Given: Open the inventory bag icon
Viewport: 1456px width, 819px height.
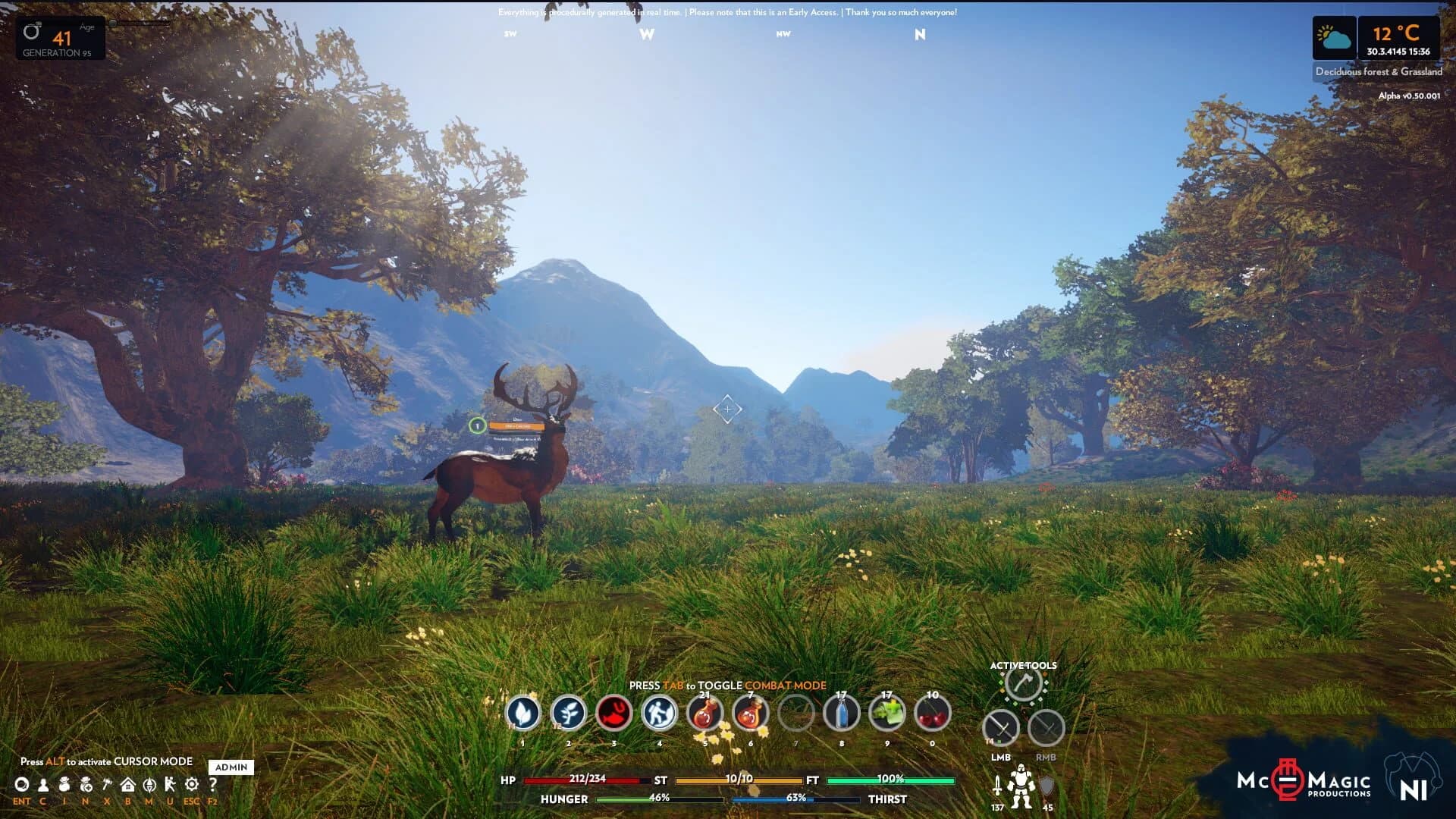Looking at the screenshot, I should click(x=64, y=786).
